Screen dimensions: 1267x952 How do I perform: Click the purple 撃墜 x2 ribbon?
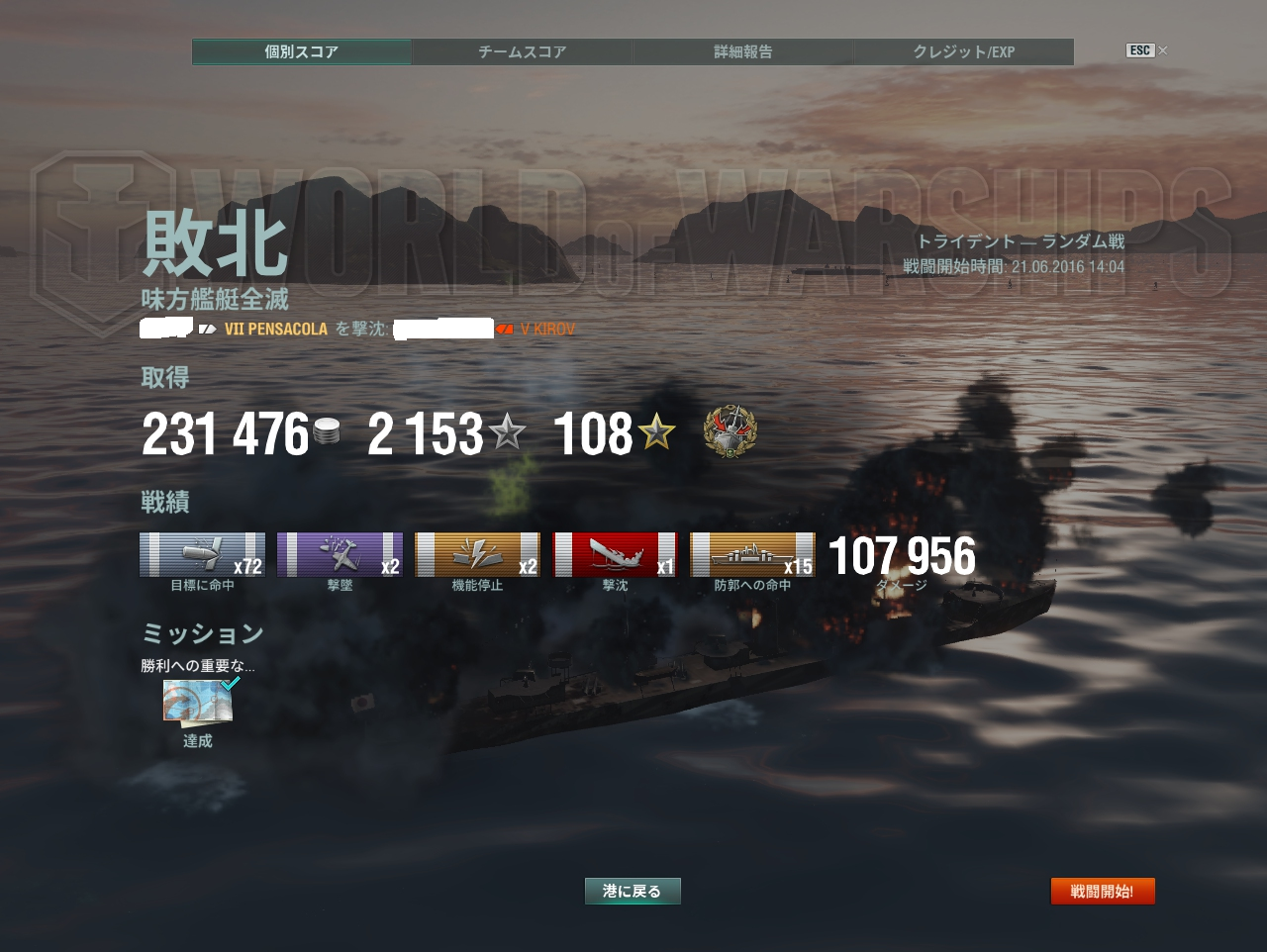click(x=340, y=554)
